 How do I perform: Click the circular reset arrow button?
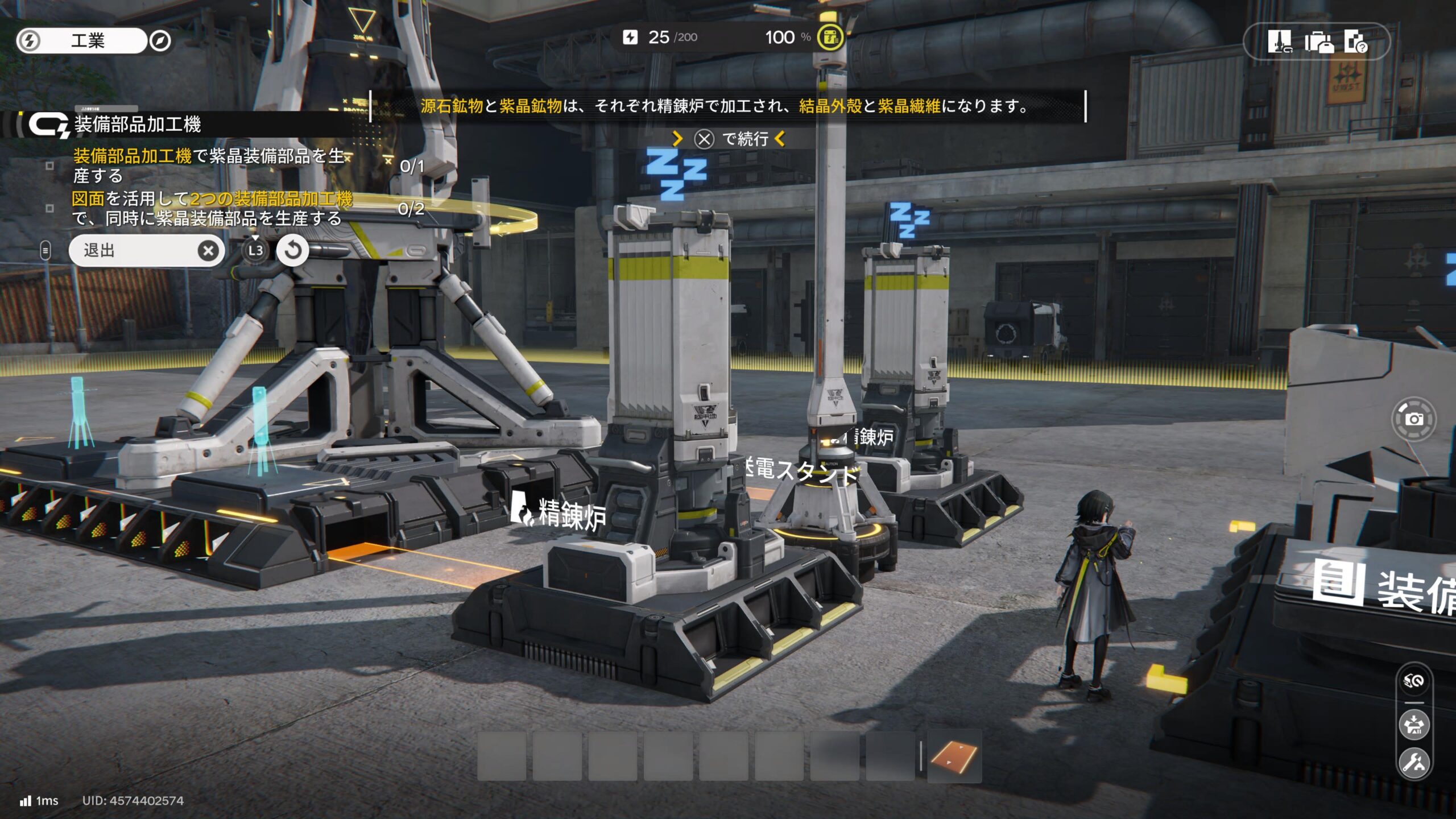(292, 250)
